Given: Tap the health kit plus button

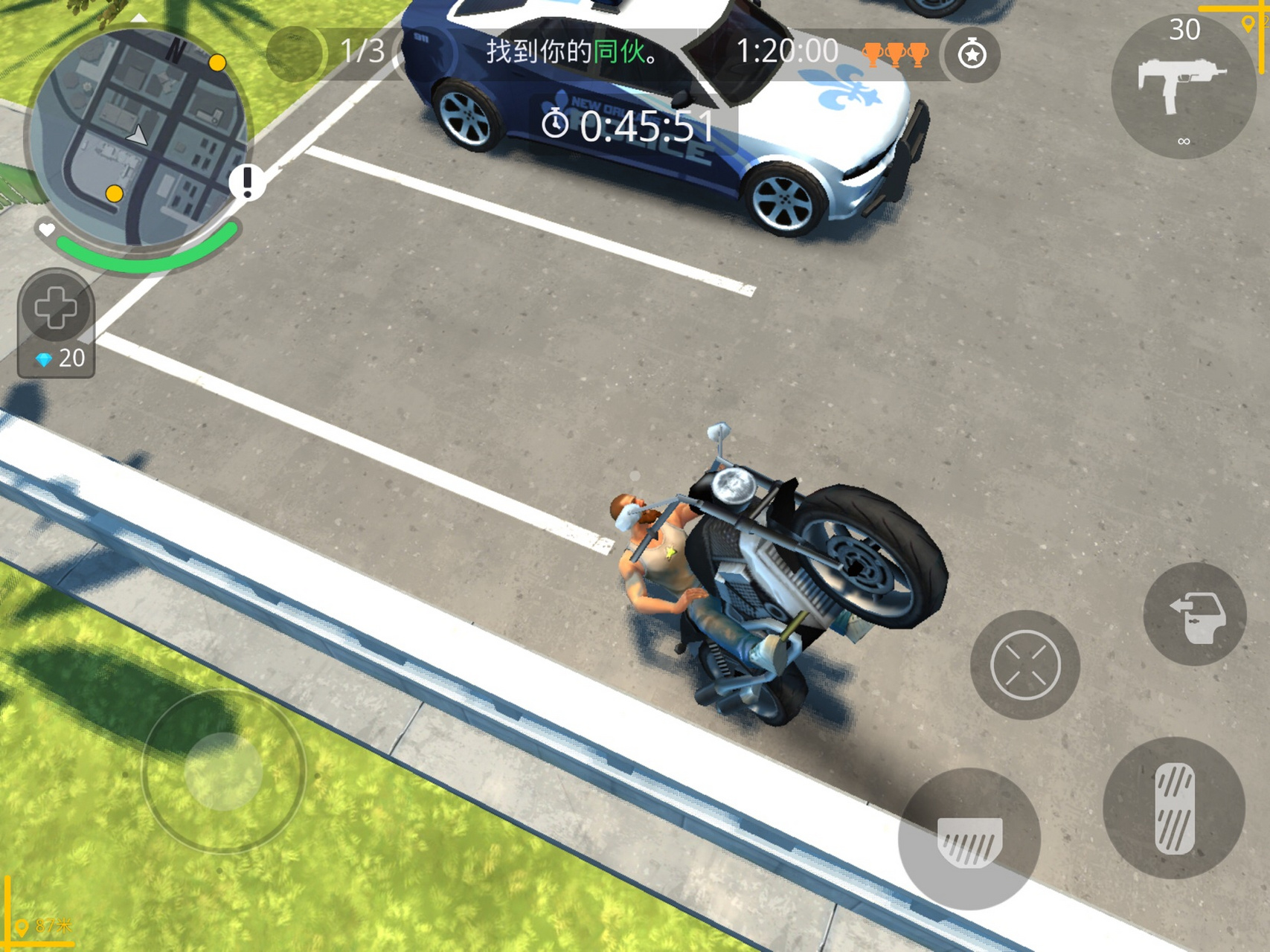Looking at the screenshot, I should (56, 308).
